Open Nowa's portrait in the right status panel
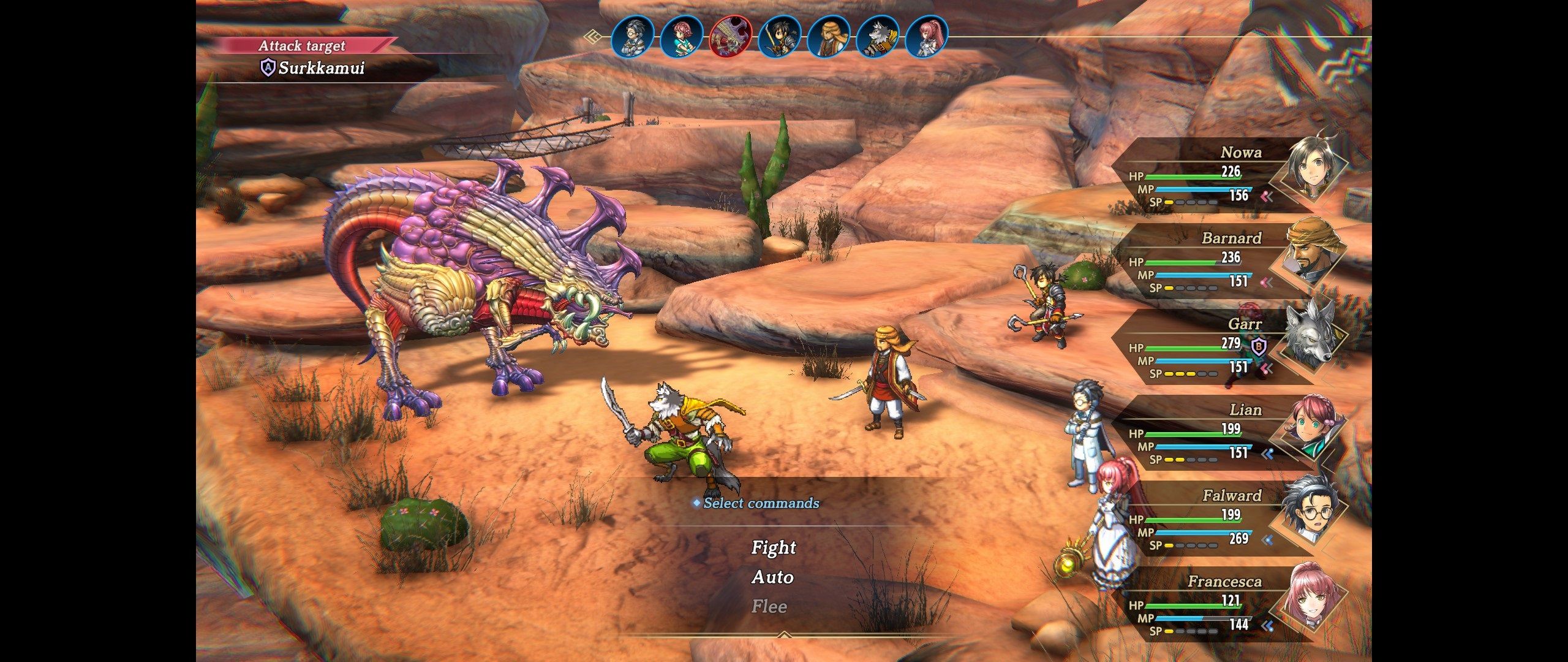This screenshot has height=662, width=1568. (x=1310, y=169)
